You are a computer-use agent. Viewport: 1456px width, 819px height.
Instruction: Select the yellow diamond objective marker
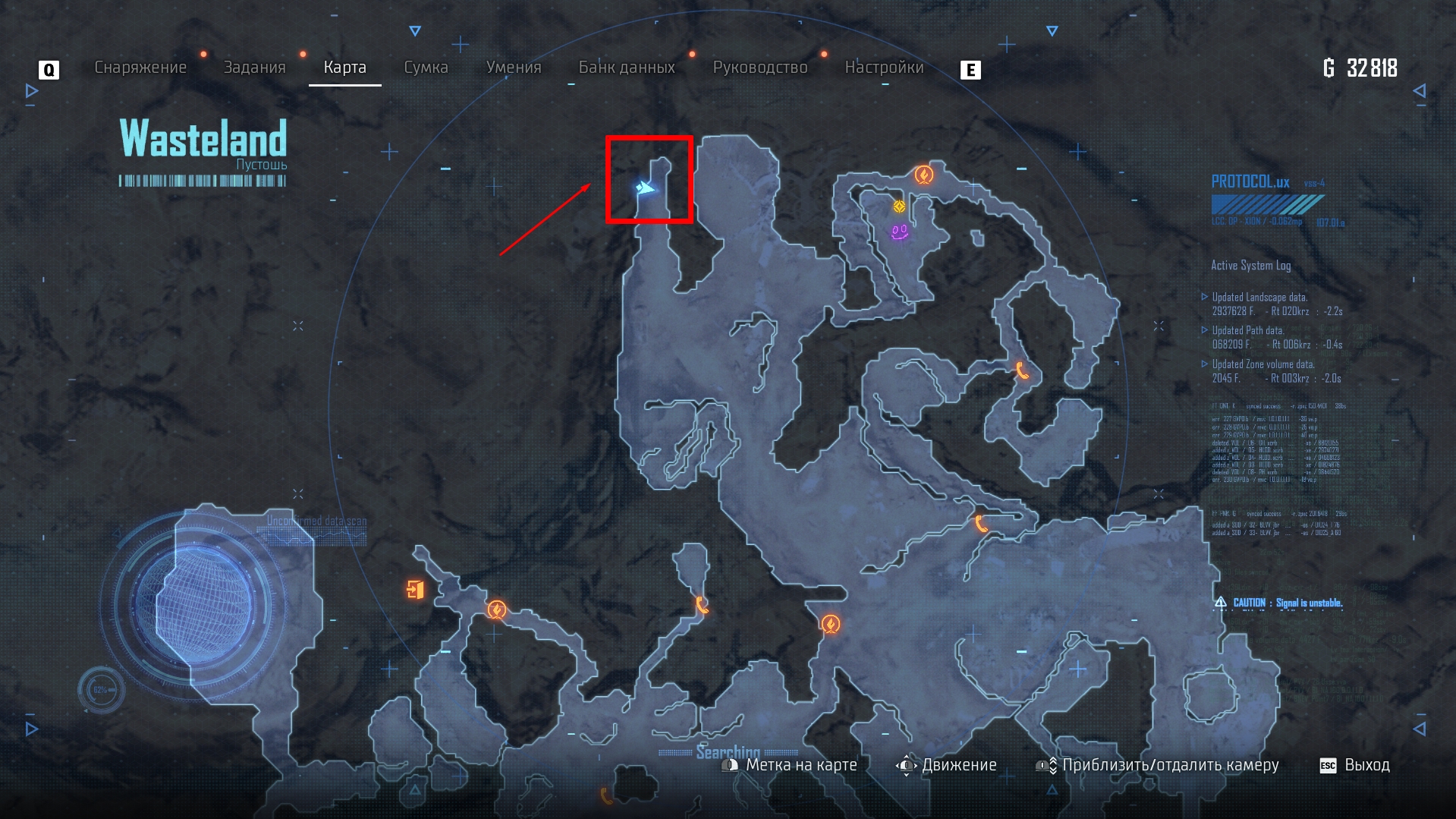(x=899, y=206)
